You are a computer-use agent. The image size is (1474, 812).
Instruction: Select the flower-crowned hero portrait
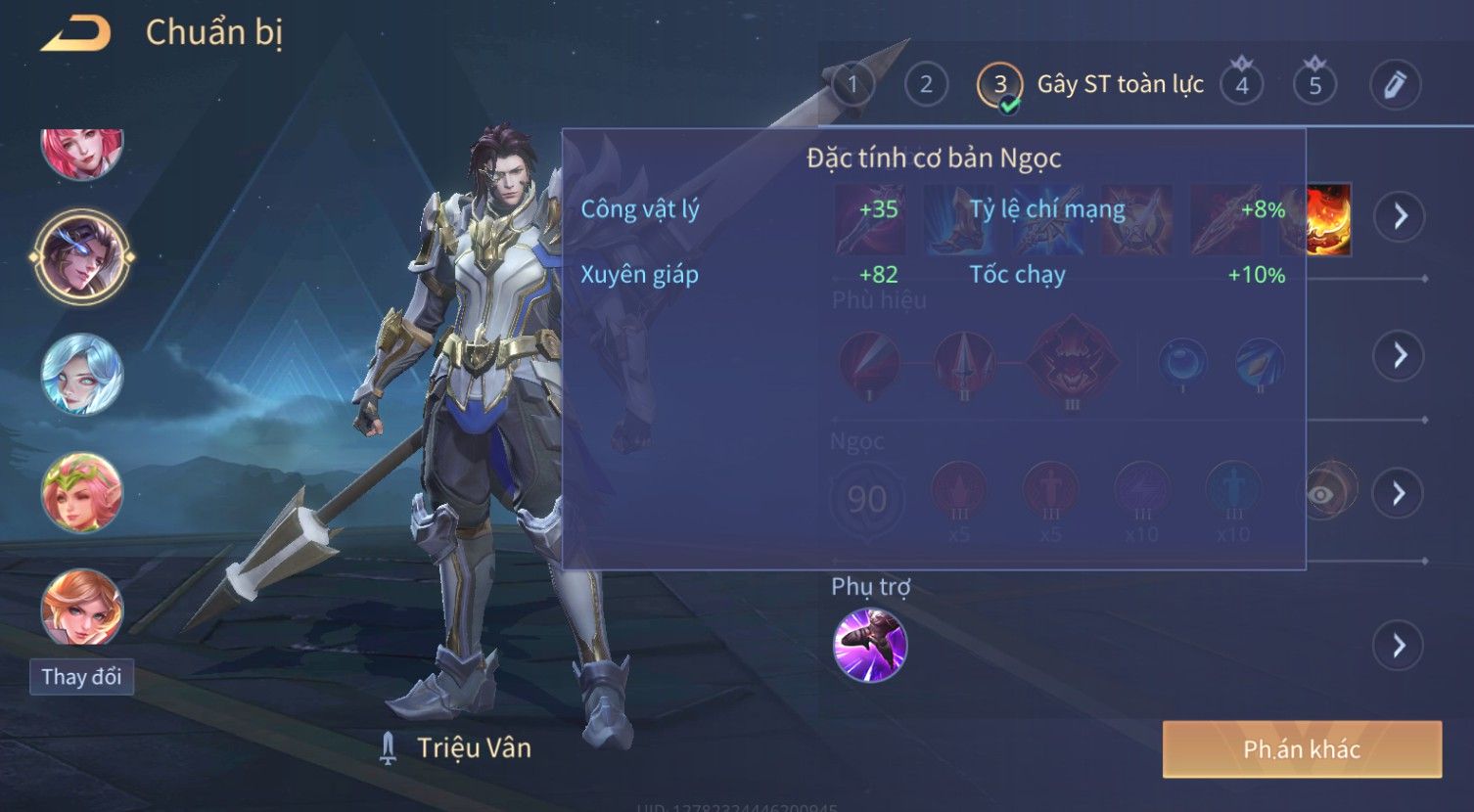(x=82, y=492)
